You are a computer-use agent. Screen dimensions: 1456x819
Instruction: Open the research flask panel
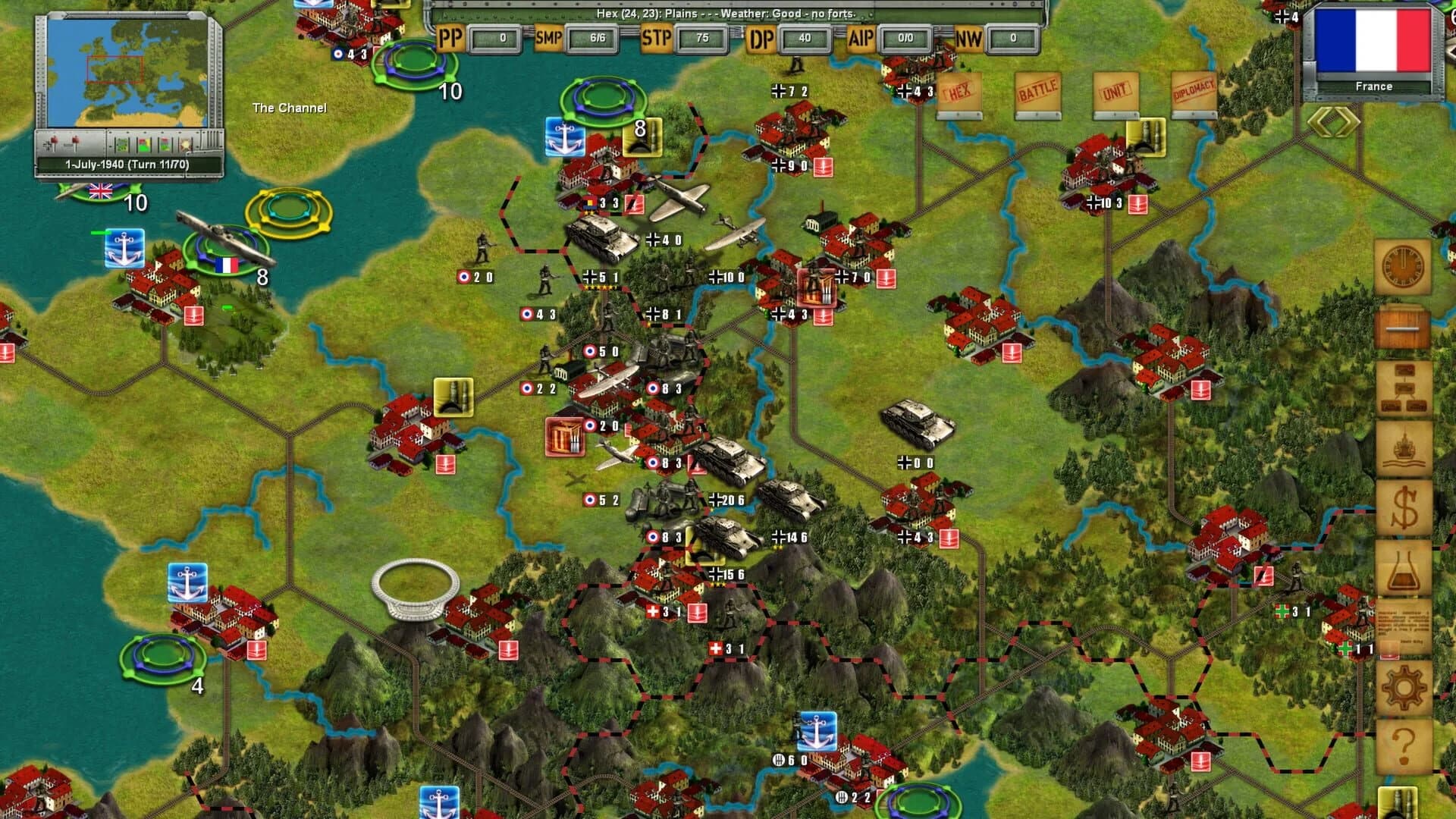[x=1404, y=567]
